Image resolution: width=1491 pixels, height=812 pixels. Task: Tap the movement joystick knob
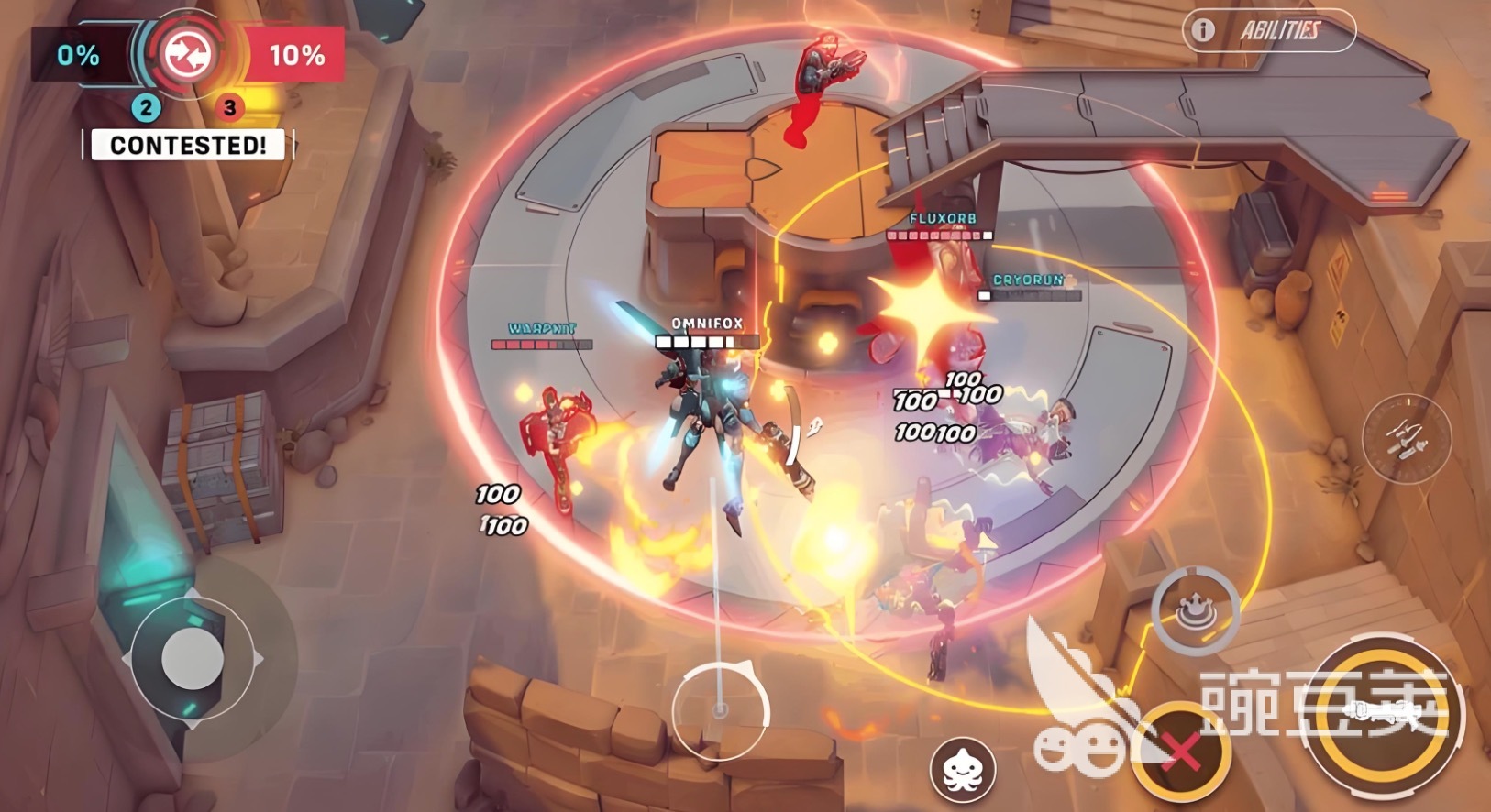(193, 658)
